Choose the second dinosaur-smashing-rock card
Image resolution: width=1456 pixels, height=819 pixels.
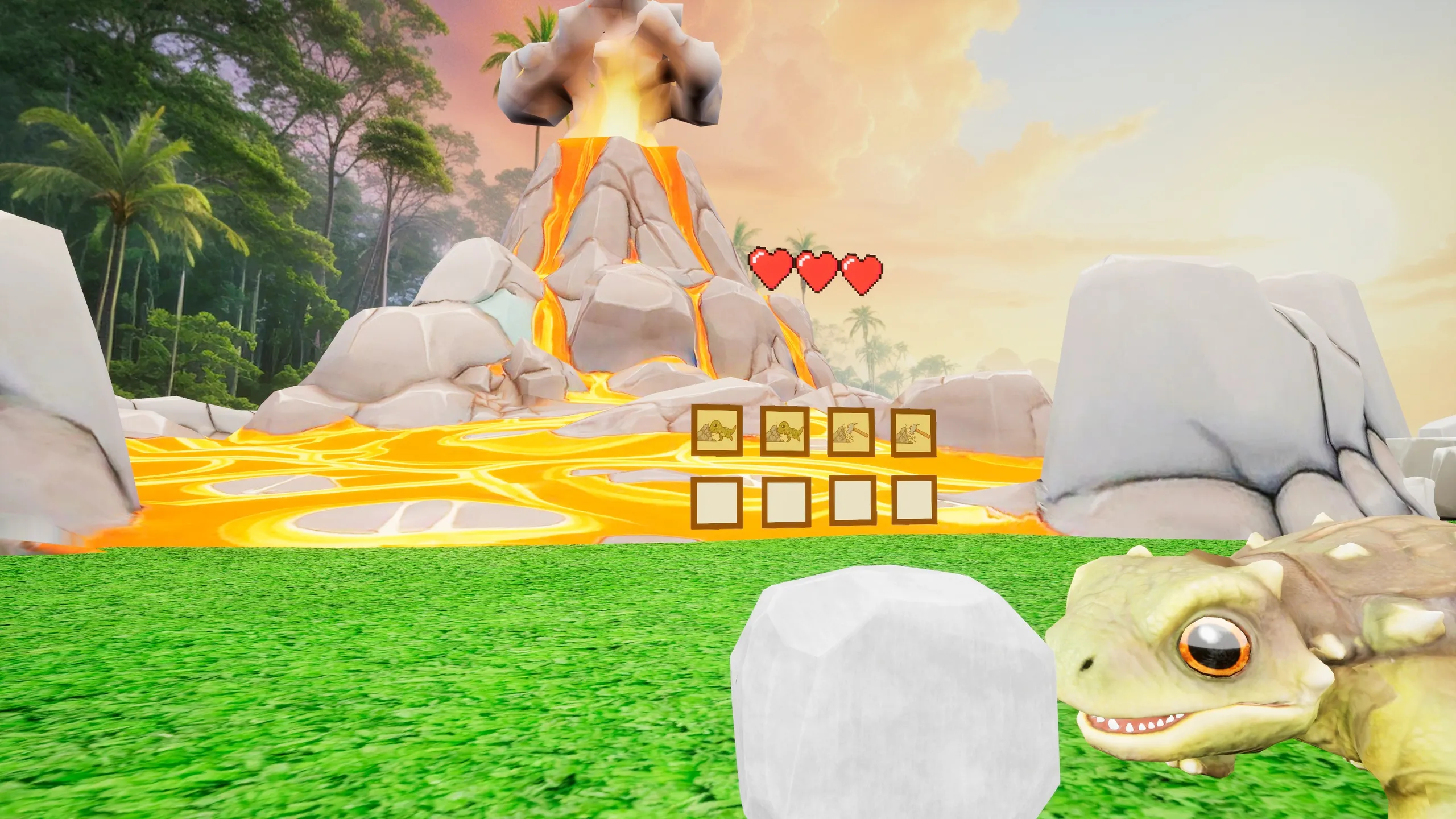pyautogui.click(x=785, y=431)
